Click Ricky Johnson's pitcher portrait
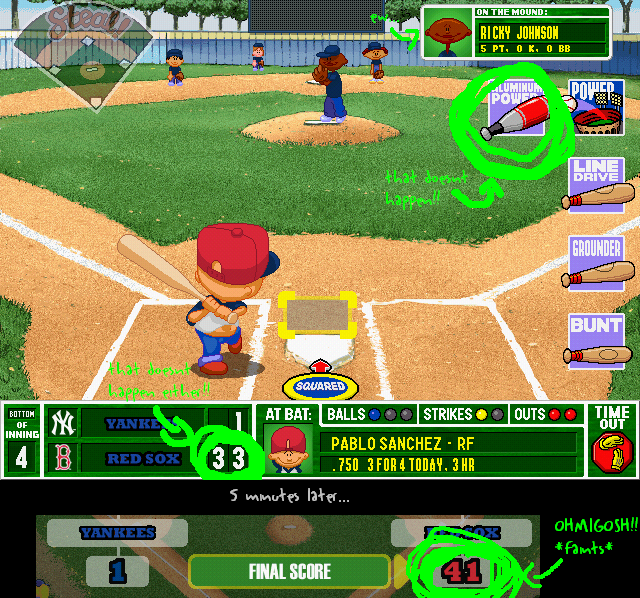The height and width of the screenshot is (598, 640). click(x=446, y=33)
